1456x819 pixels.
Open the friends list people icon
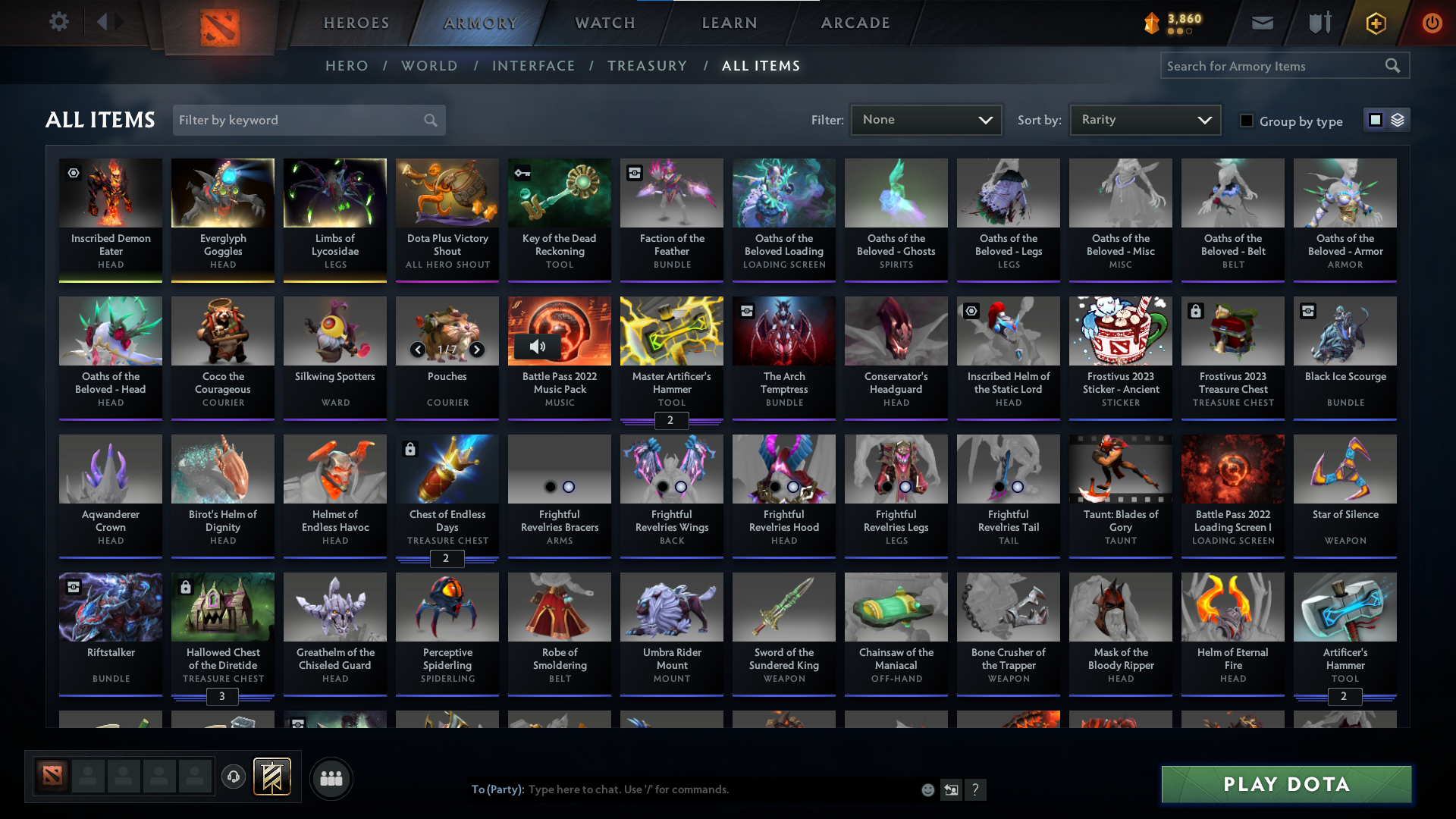[x=331, y=778]
